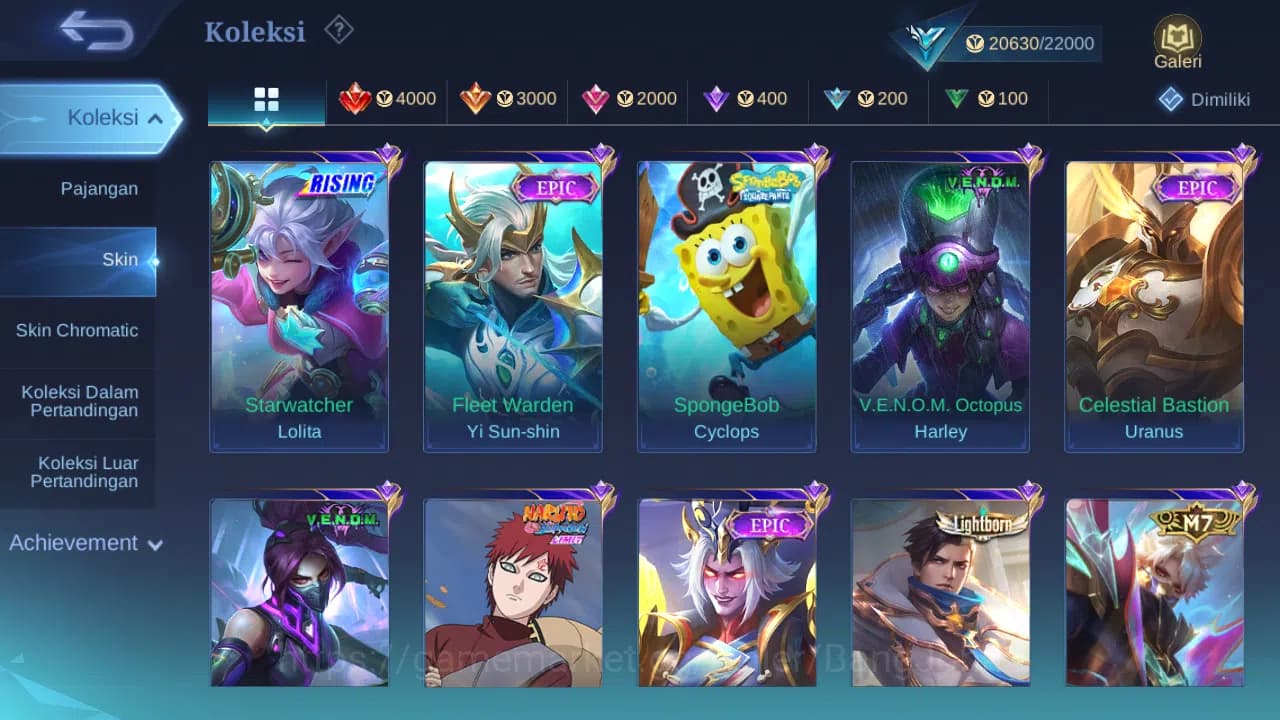This screenshot has height=720, width=1280.
Task: Select Koleksi Dalam Pertandingan
Action: [78, 401]
